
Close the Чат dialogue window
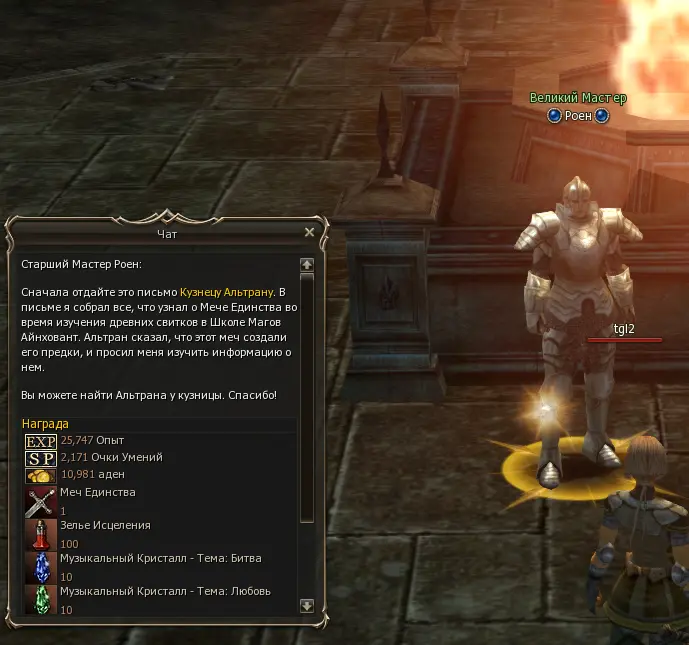coord(309,232)
